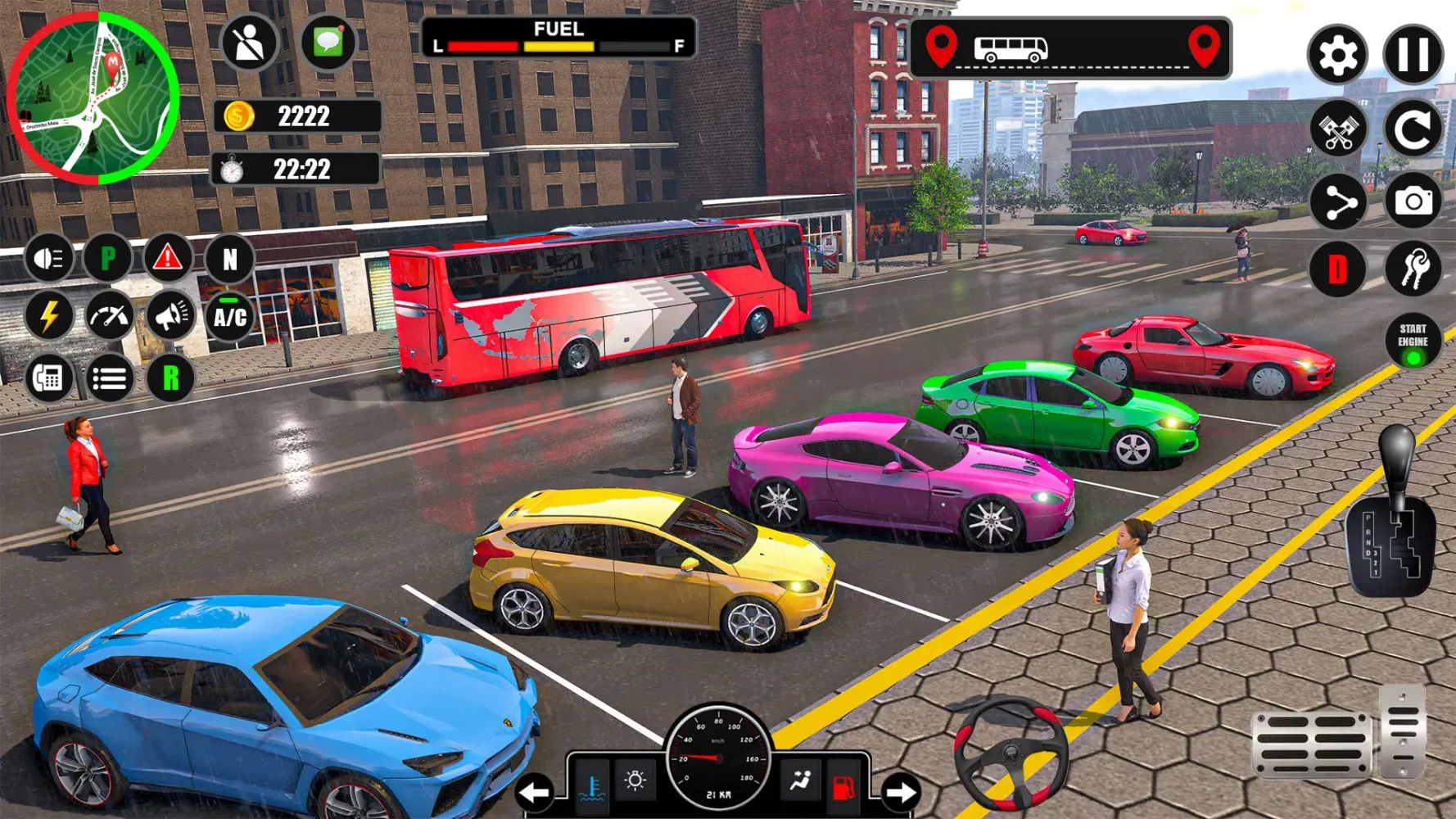The height and width of the screenshot is (819, 1456).
Task: Open the list menu icon
Action: (x=109, y=378)
